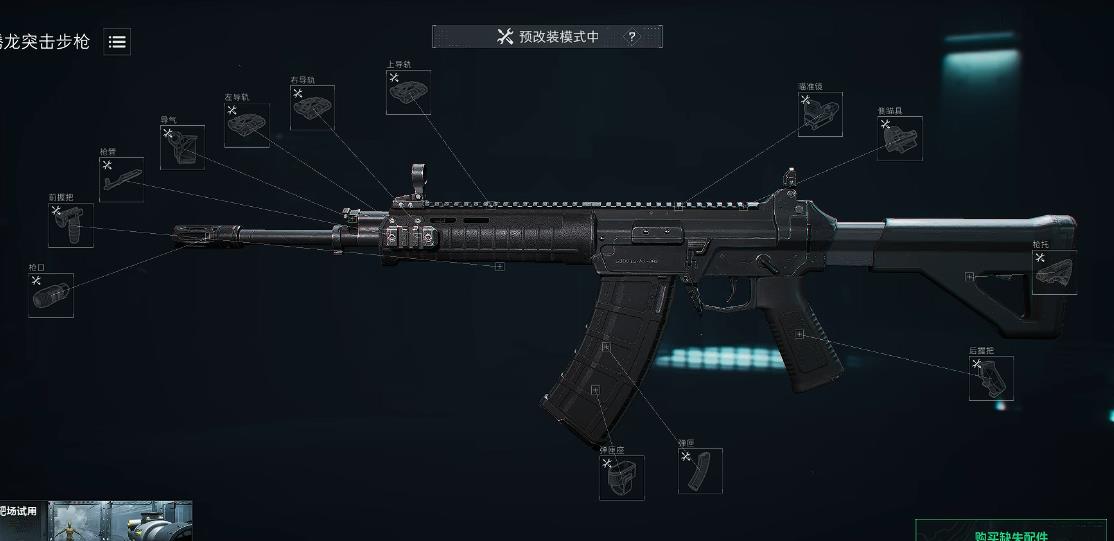Viewport: 1114px width, 541px height.
Task: Open the 左导轨 left rail slot
Action: tap(246, 125)
